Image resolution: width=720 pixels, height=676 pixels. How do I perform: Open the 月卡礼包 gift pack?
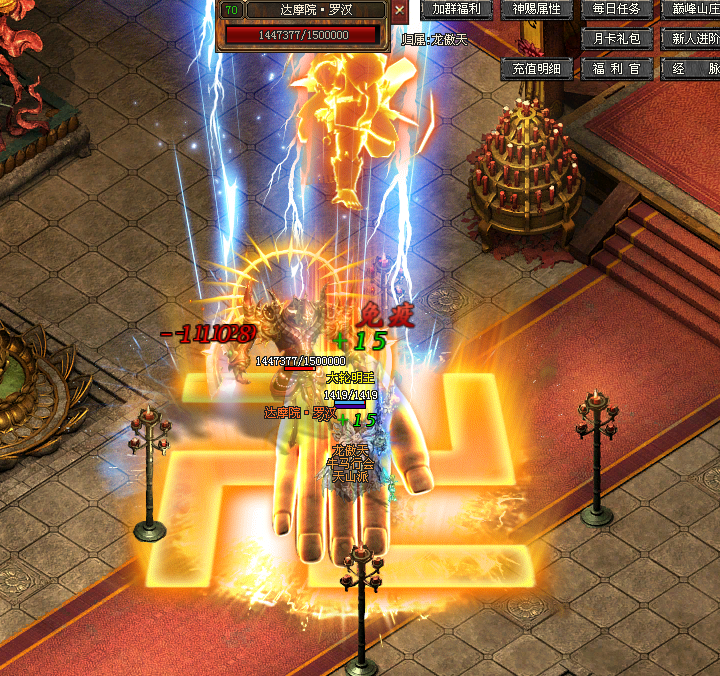click(617, 39)
